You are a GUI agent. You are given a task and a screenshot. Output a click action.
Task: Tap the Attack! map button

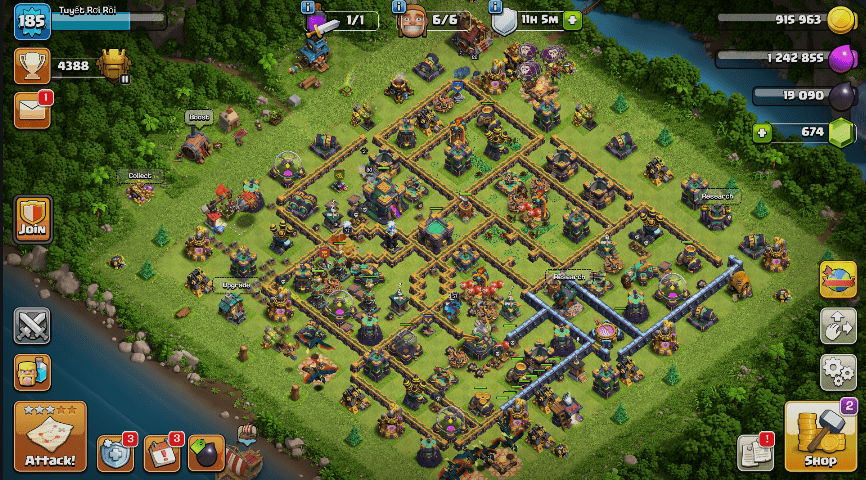pyautogui.click(x=49, y=437)
